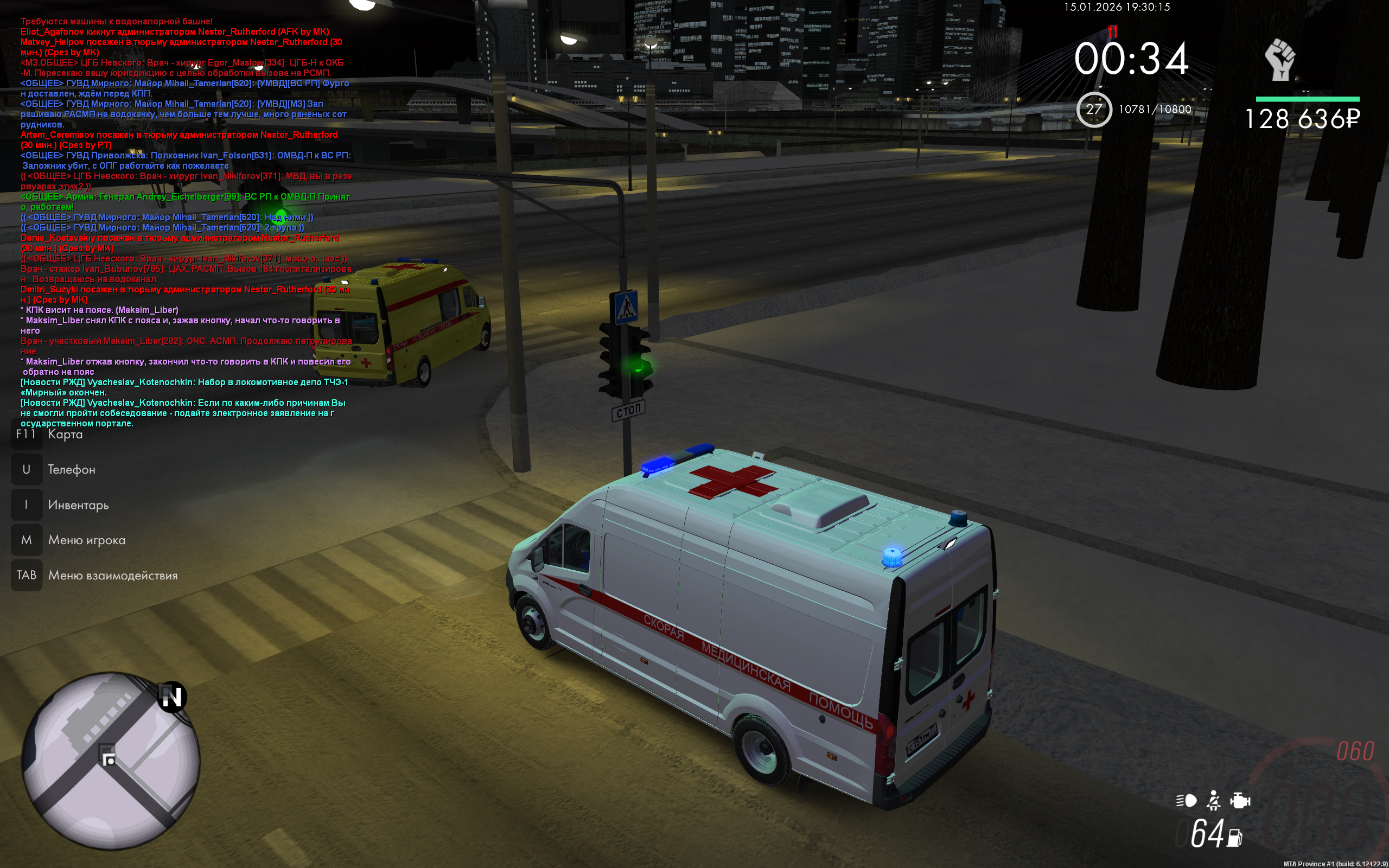Image resolution: width=1389 pixels, height=868 pixels.
Task: Open the Телефон phone entry
Action: tap(71, 470)
